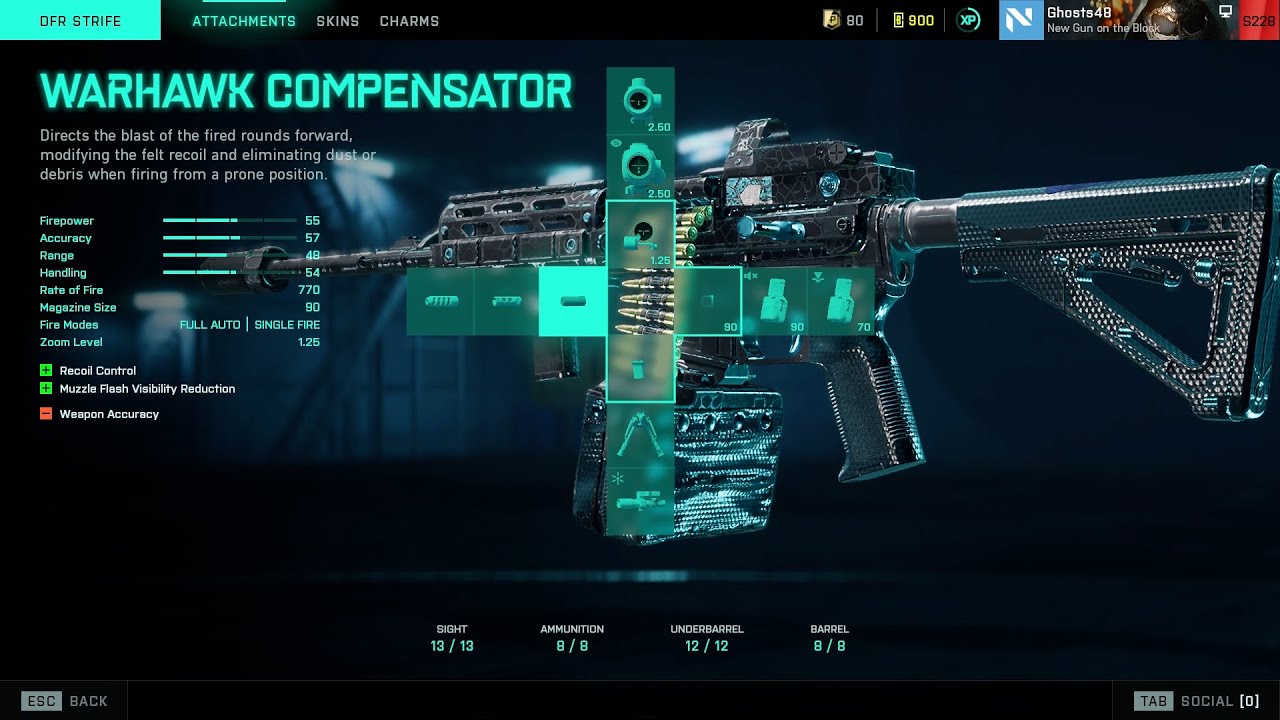The image size is (1280, 720).
Task: Equip the 1.25x zoom sight
Action: 640,234
